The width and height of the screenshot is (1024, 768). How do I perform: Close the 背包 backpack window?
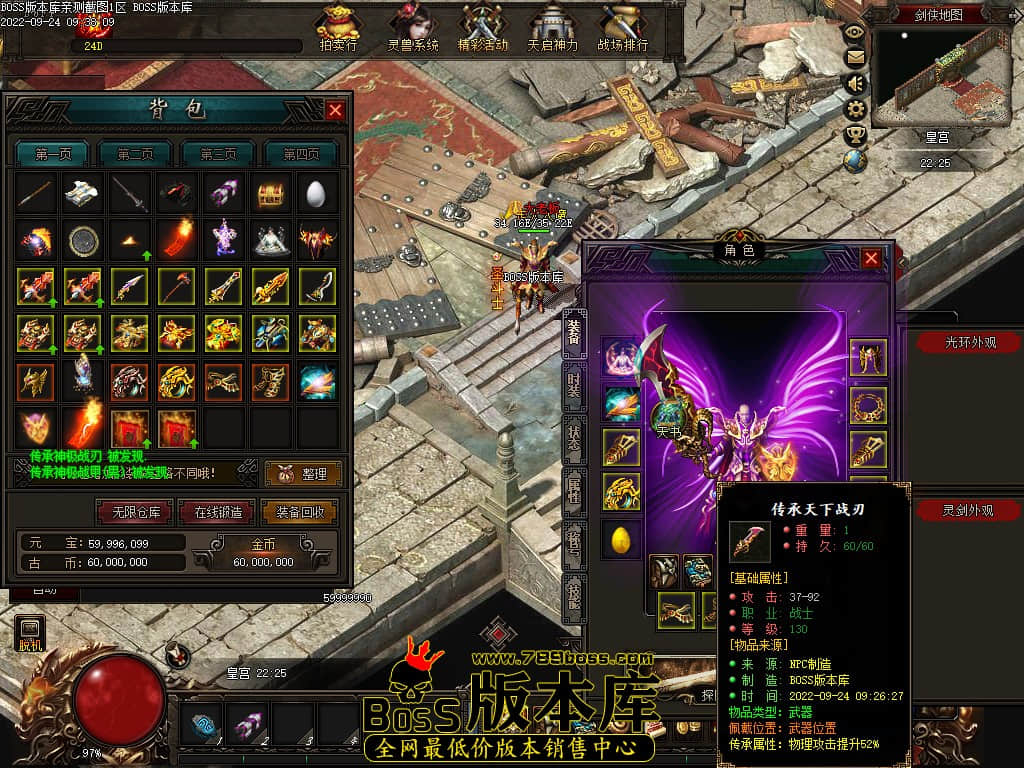[335, 110]
